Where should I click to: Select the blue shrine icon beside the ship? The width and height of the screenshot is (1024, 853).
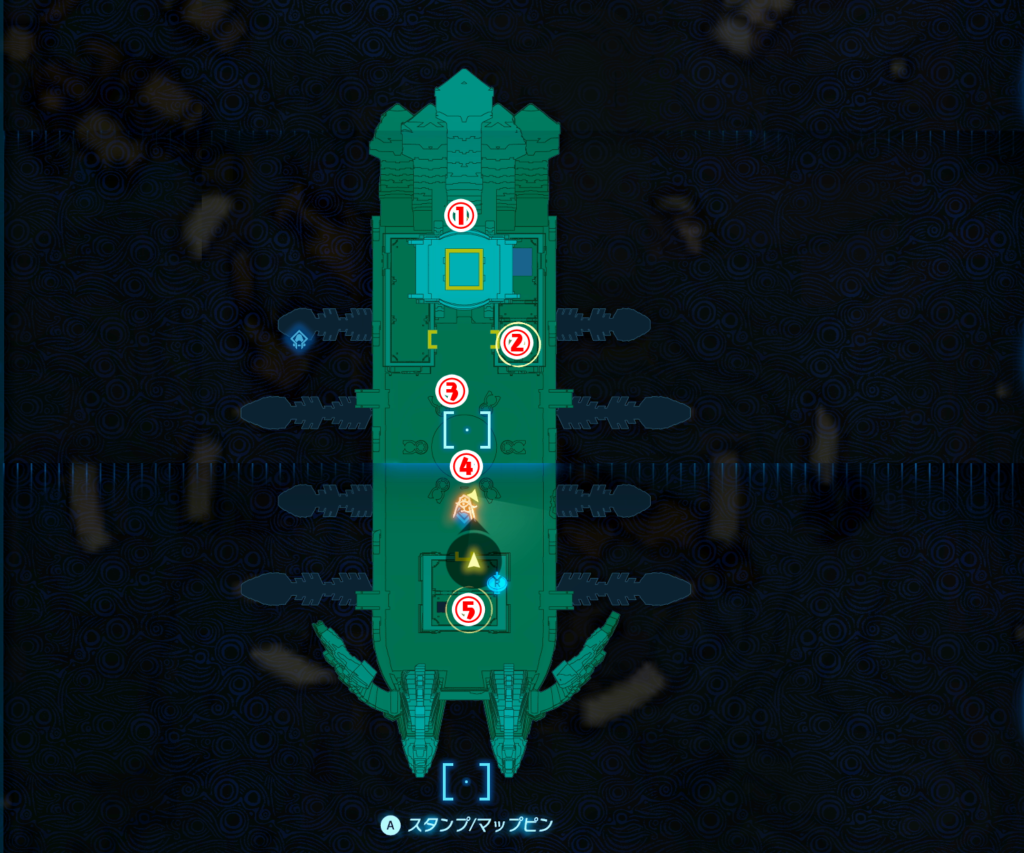pyautogui.click(x=298, y=341)
